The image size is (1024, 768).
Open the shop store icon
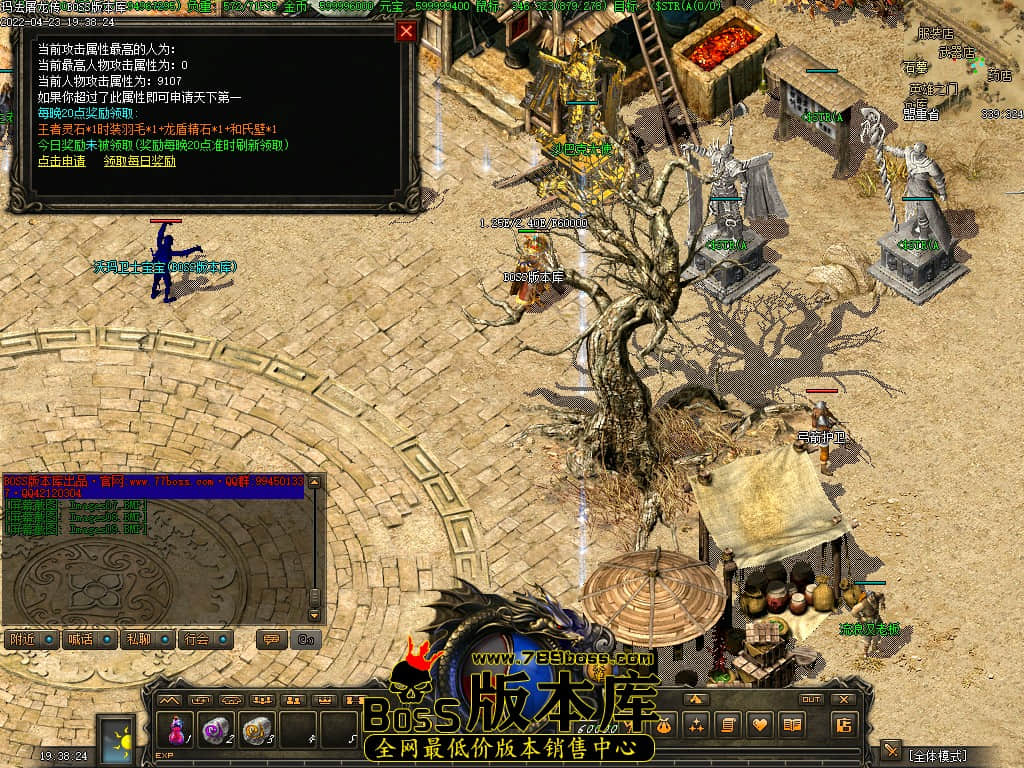click(843, 725)
